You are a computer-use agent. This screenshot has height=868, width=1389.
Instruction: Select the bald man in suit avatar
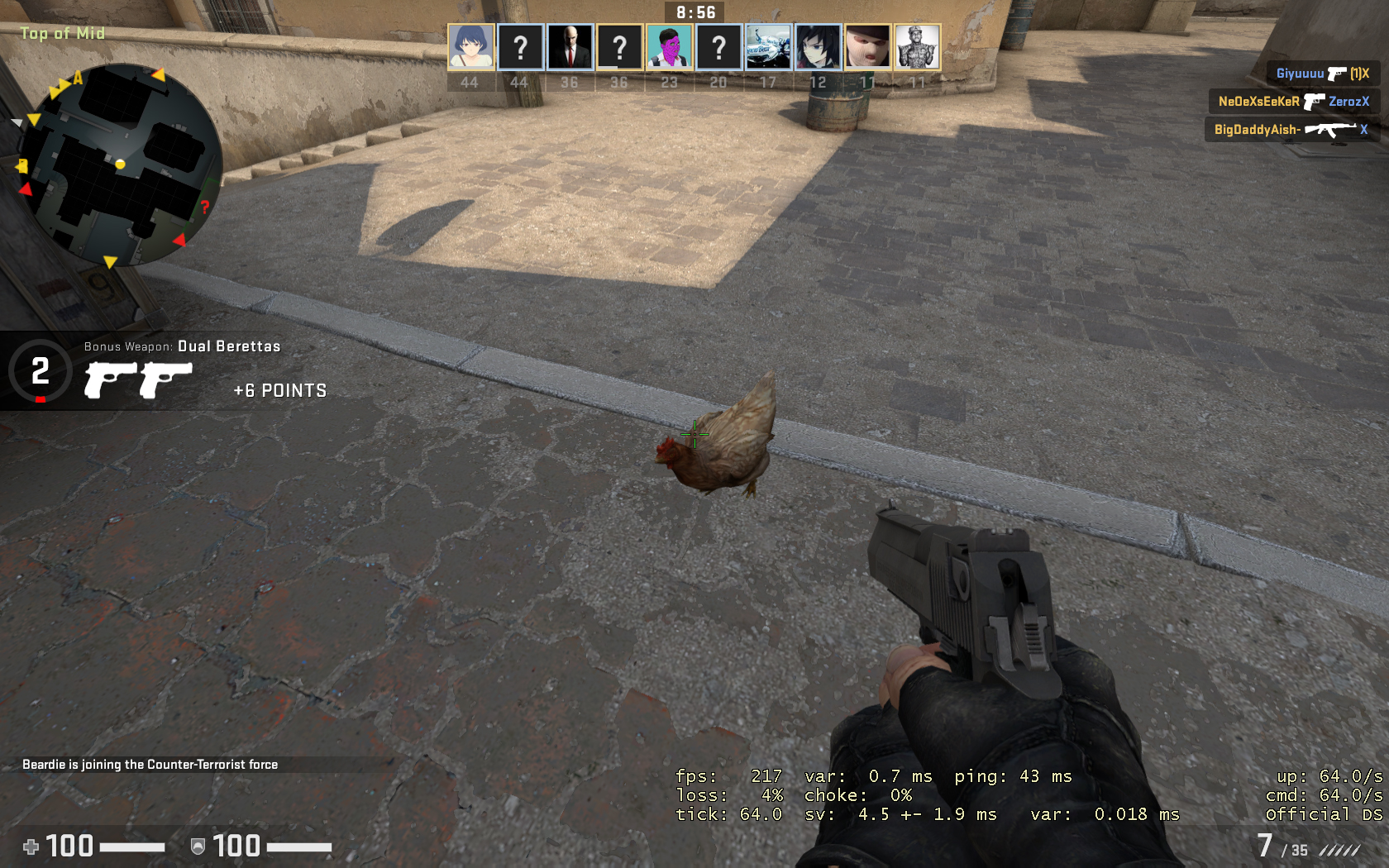pos(570,46)
